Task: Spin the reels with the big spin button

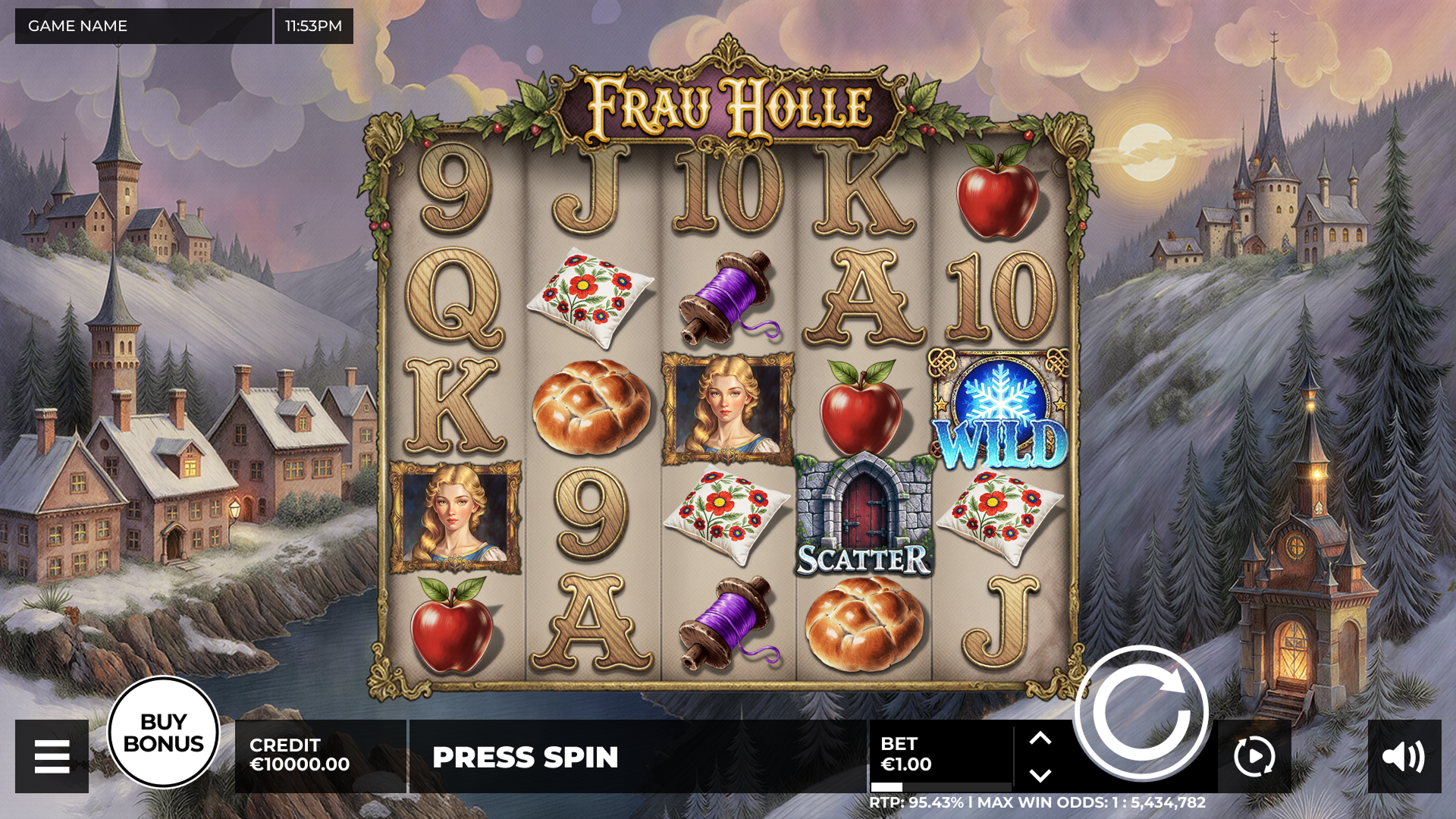Action: click(1141, 712)
